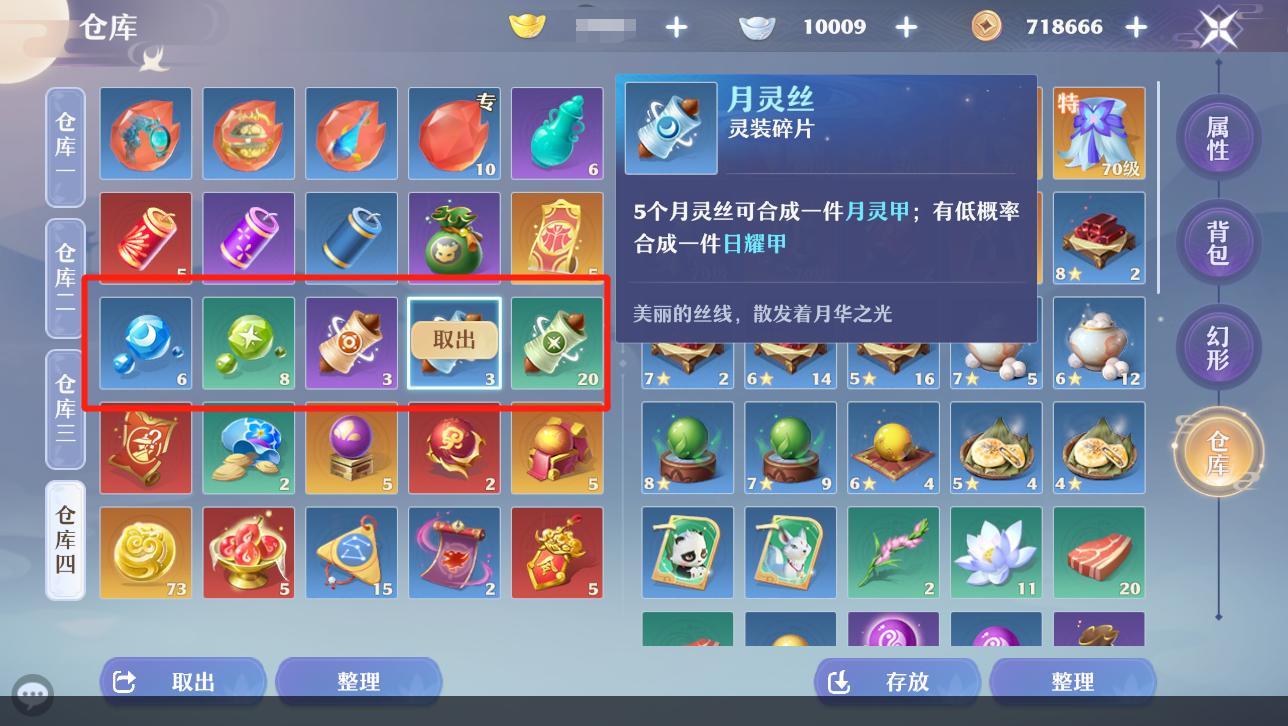Image resolution: width=1288 pixels, height=726 pixels.
Task: Click the peach blossom branch item
Action: [x=893, y=552]
